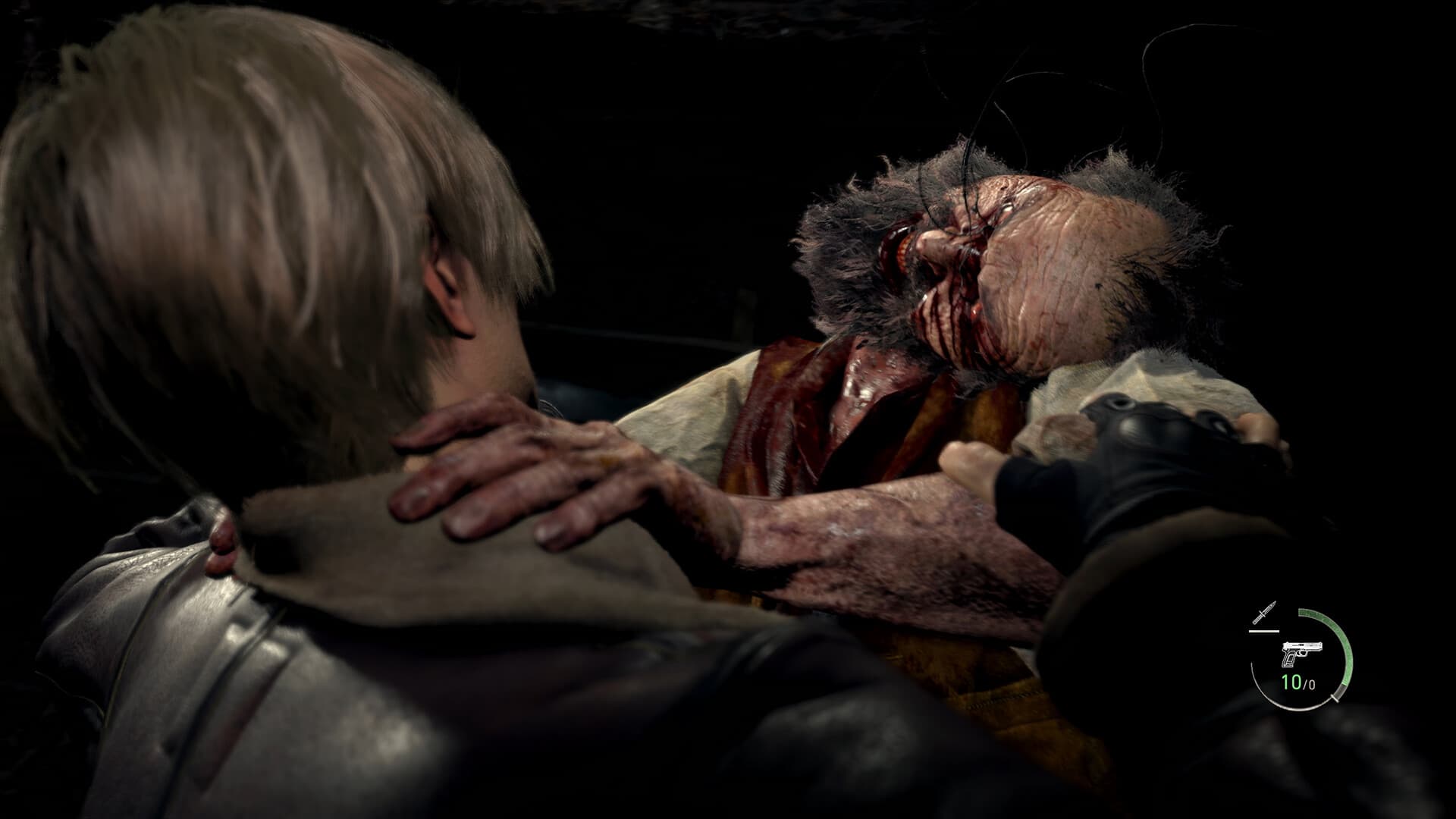Click the knife durability bar under the knife icon
Viewport: 1456px width, 819px height.
tap(1264, 631)
